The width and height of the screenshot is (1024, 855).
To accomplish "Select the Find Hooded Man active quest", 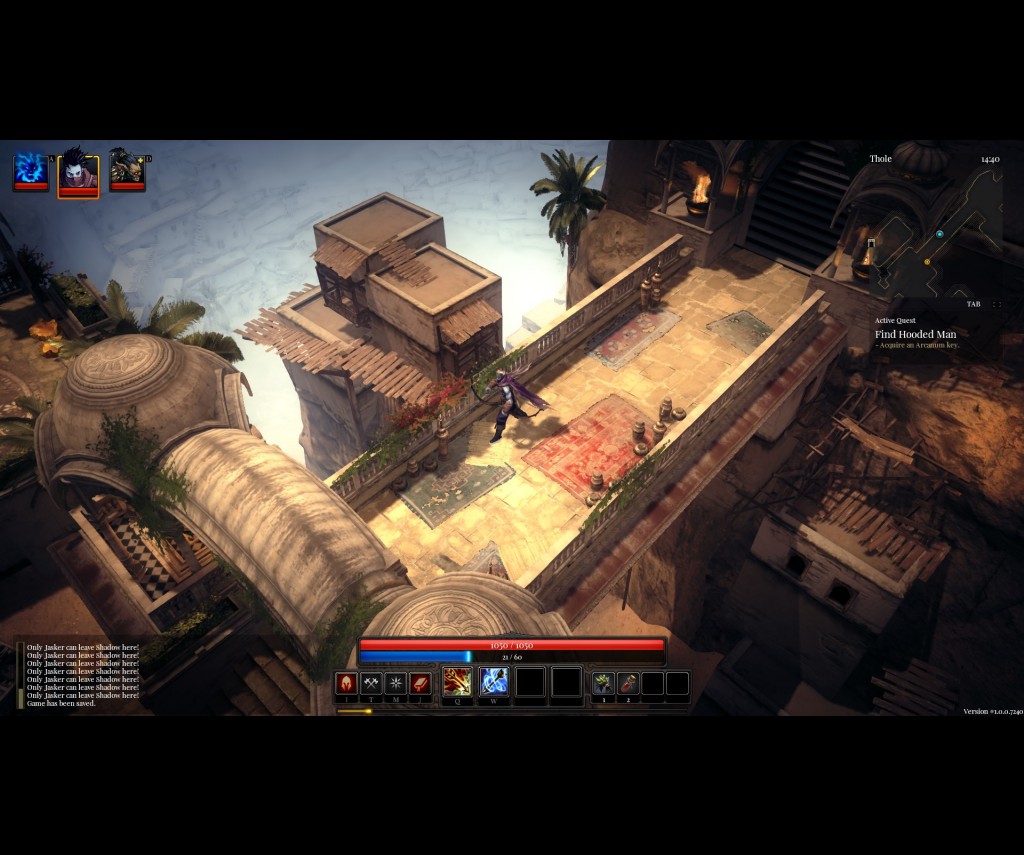I will [915, 334].
